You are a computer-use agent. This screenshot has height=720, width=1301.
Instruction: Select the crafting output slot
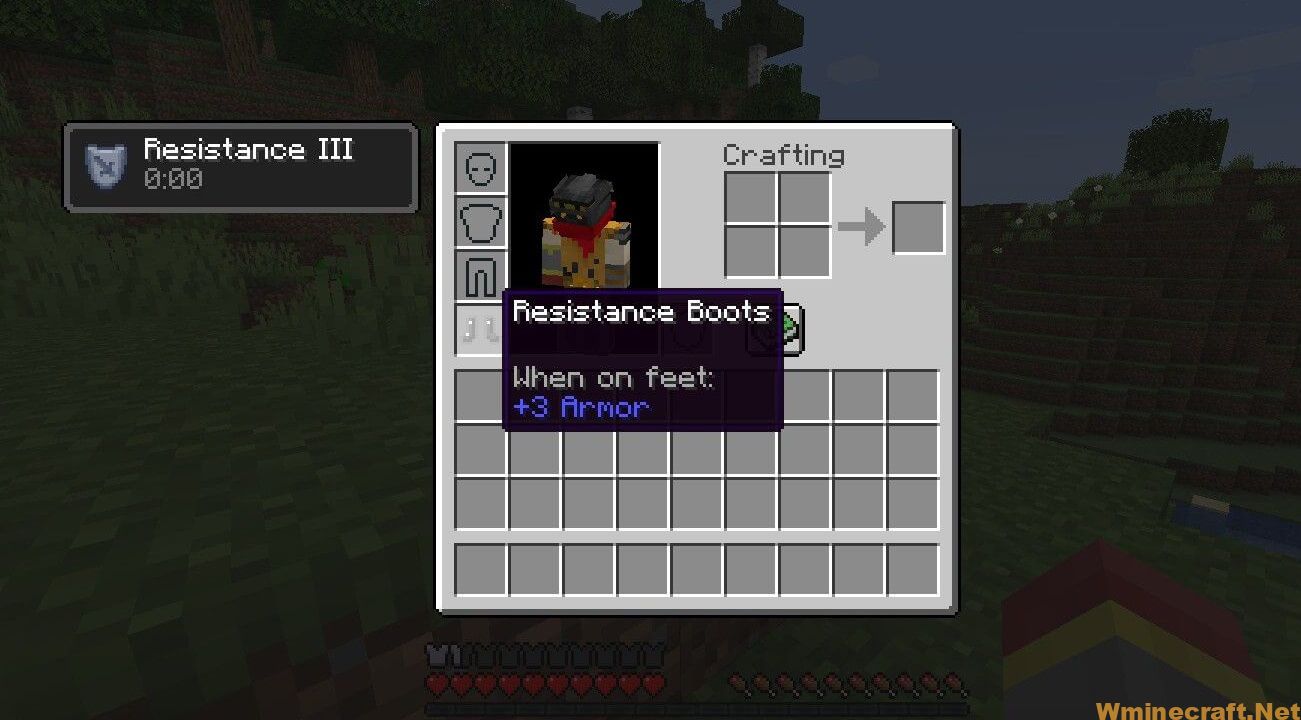(x=918, y=227)
